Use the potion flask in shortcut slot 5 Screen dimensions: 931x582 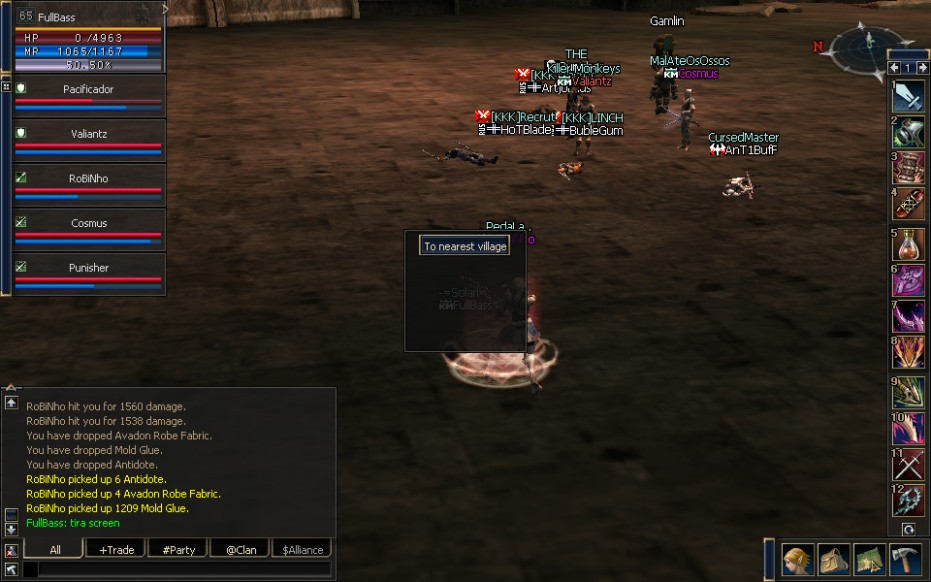pos(908,246)
